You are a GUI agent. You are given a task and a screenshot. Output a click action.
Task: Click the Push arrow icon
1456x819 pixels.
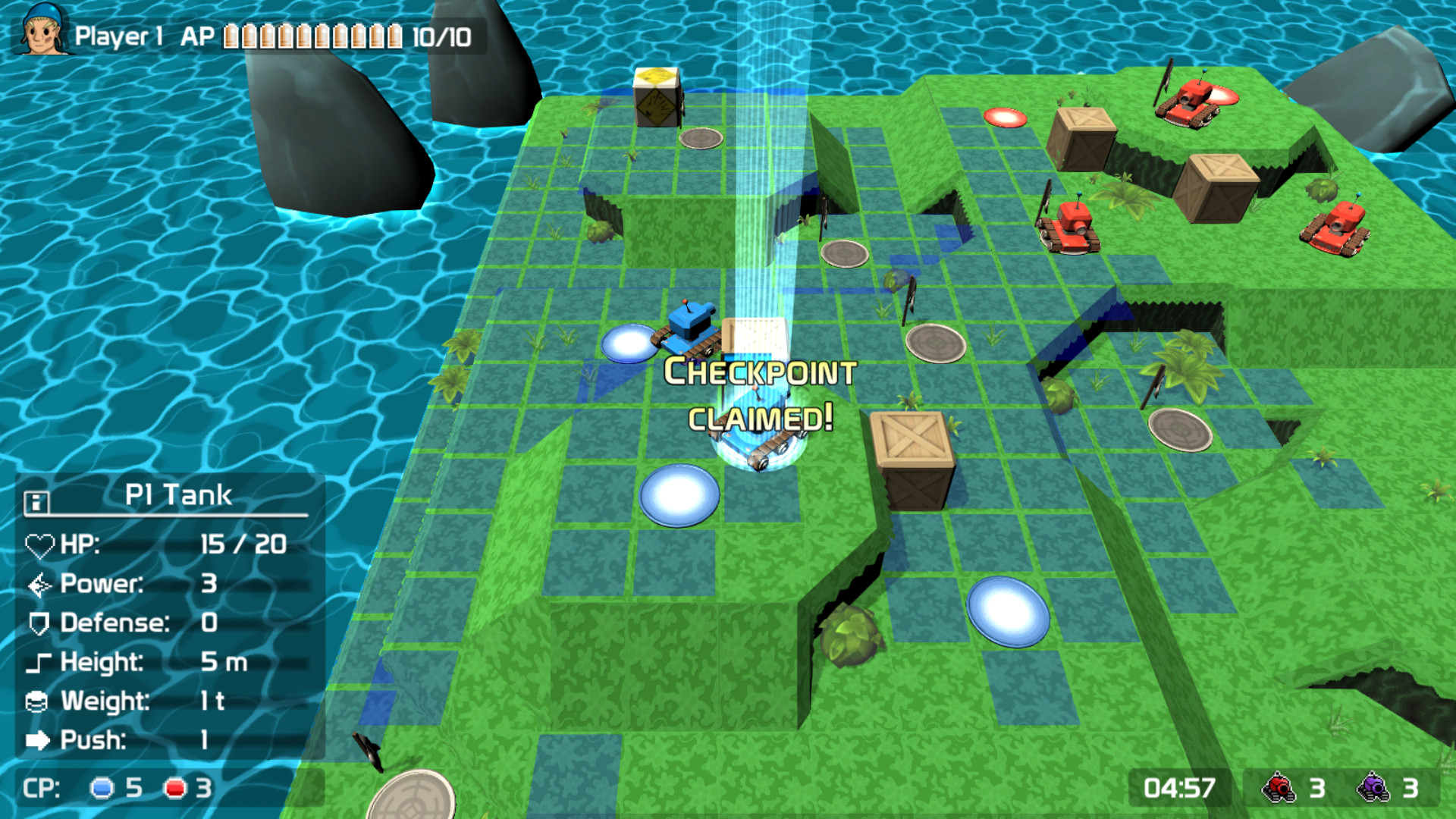click(x=38, y=742)
